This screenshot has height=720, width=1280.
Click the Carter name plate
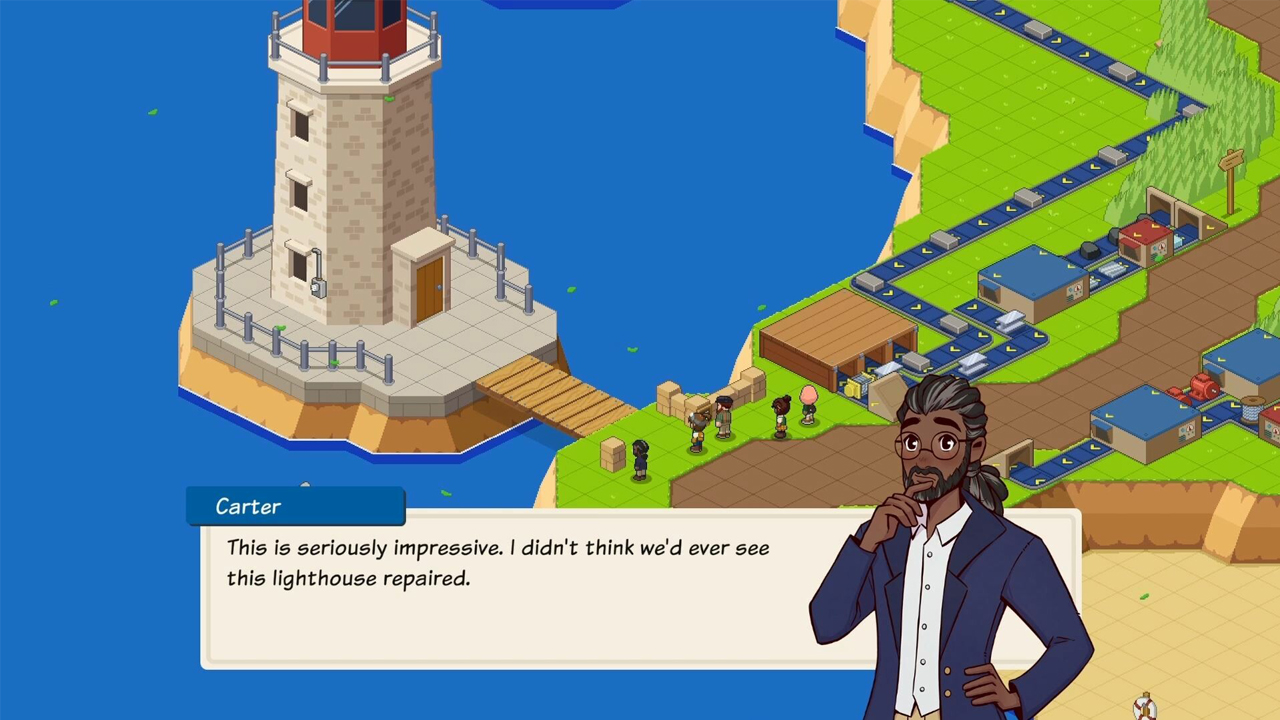247,507
